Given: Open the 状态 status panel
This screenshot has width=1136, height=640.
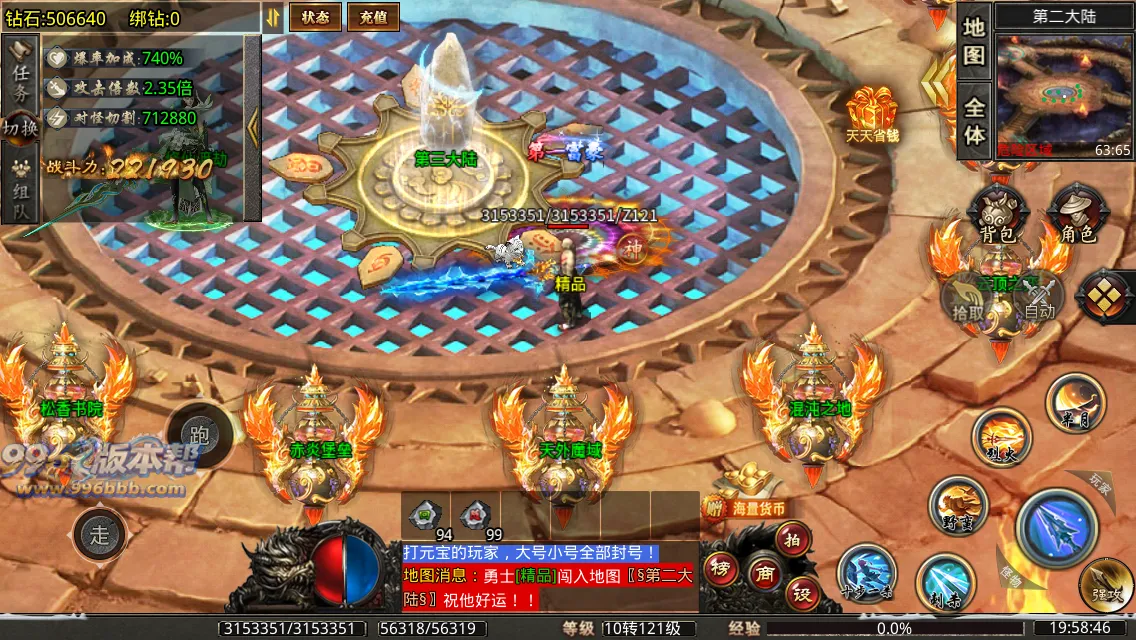Looking at the screenshot, I should click(315, 17).
